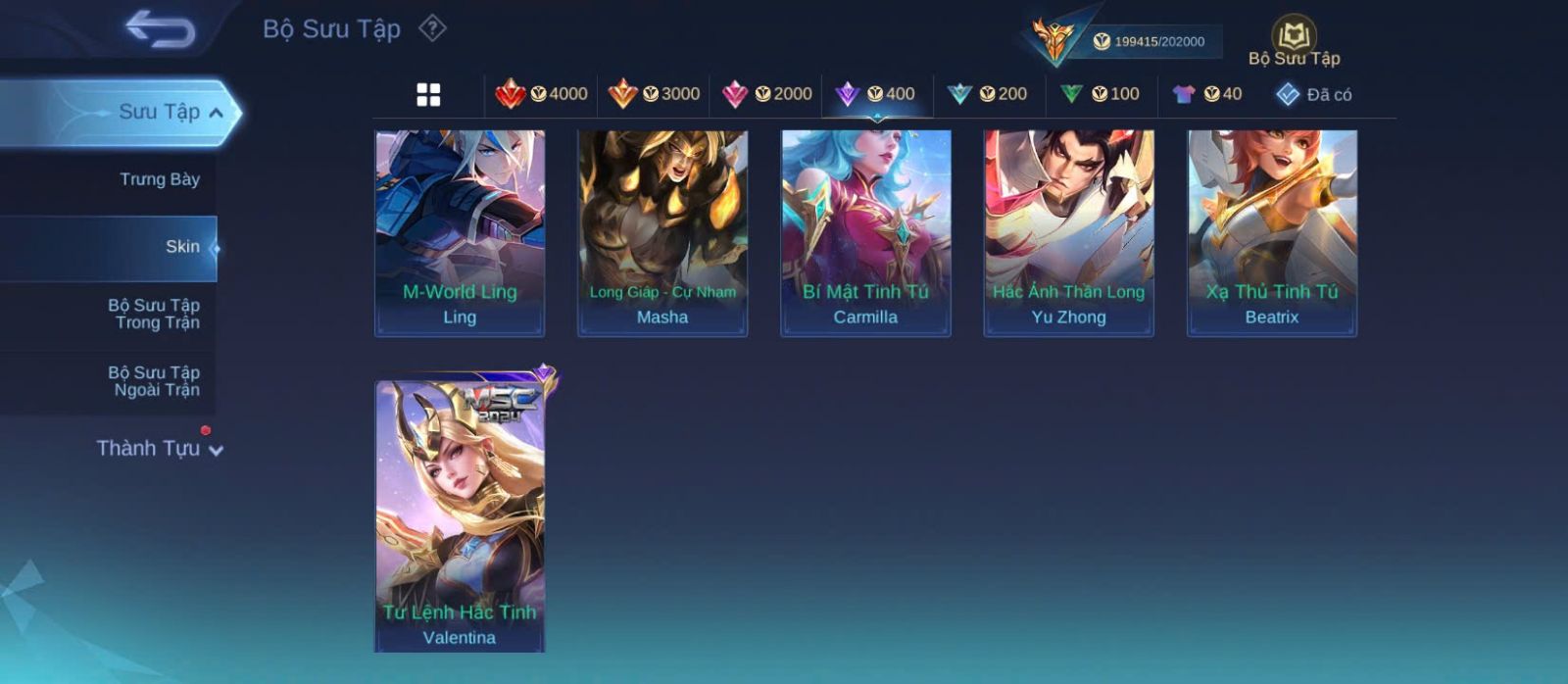
Task: Choose Yu Zhong's Hắc Ảnh Thần Long skin
Action: [1068, 233]
